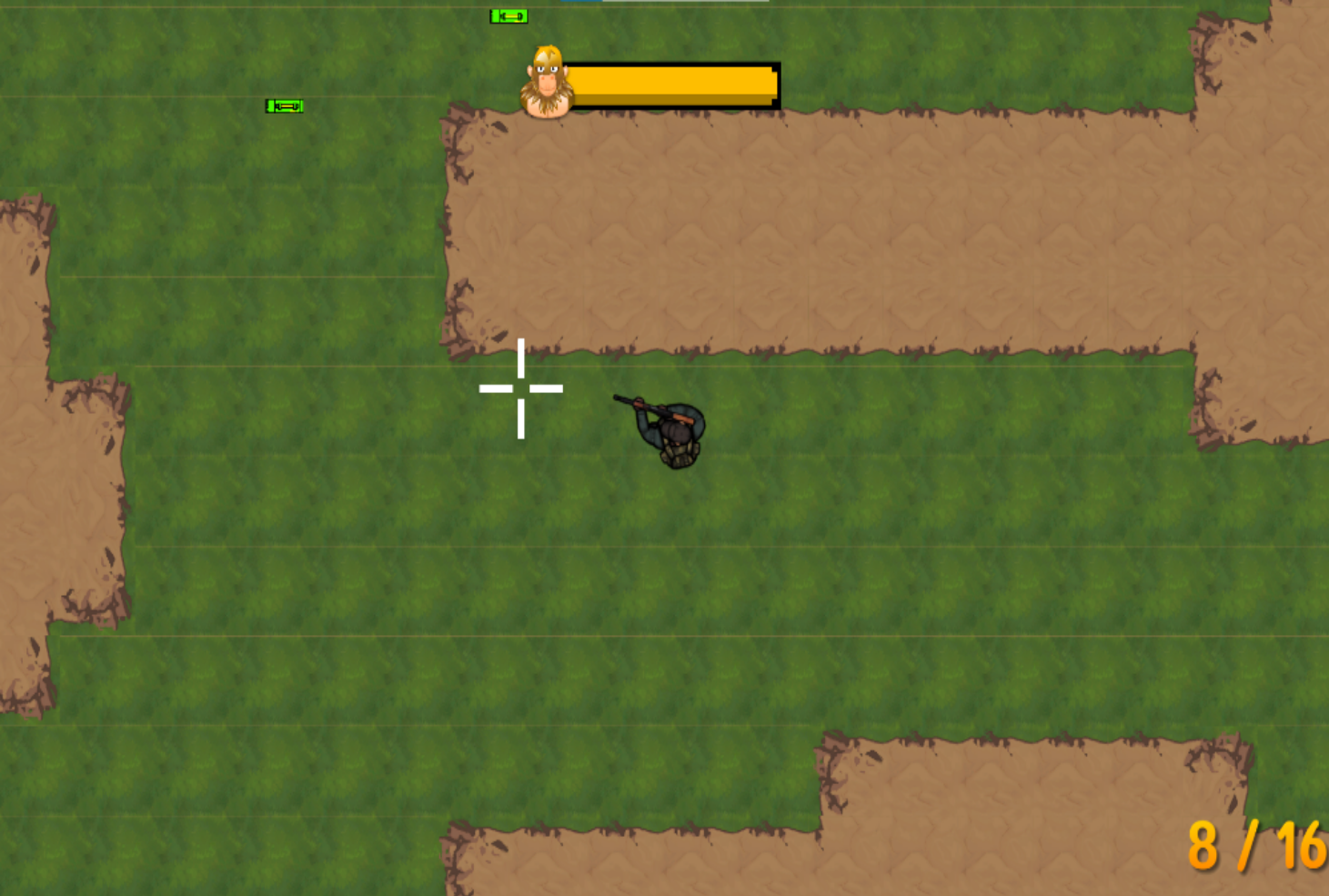Click the white aiming crosshair

pos(519,388)
